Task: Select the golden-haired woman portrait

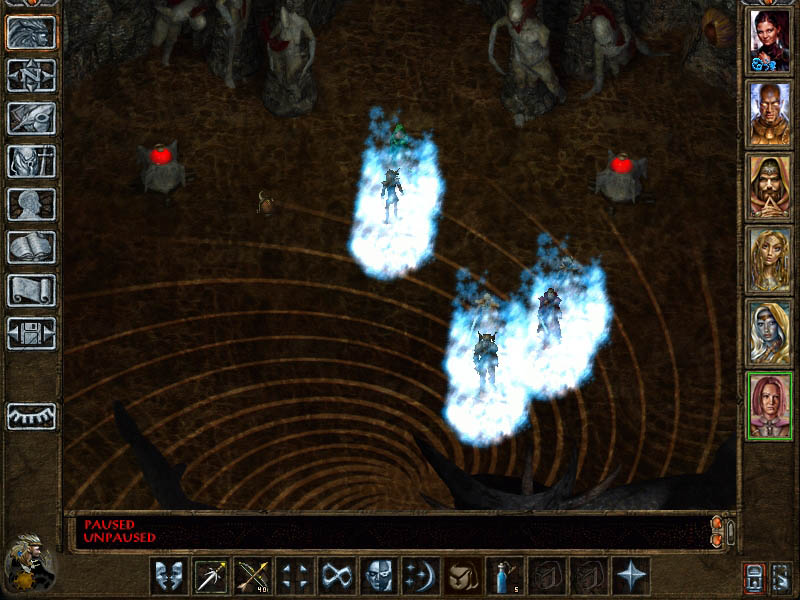Action: 769,260
